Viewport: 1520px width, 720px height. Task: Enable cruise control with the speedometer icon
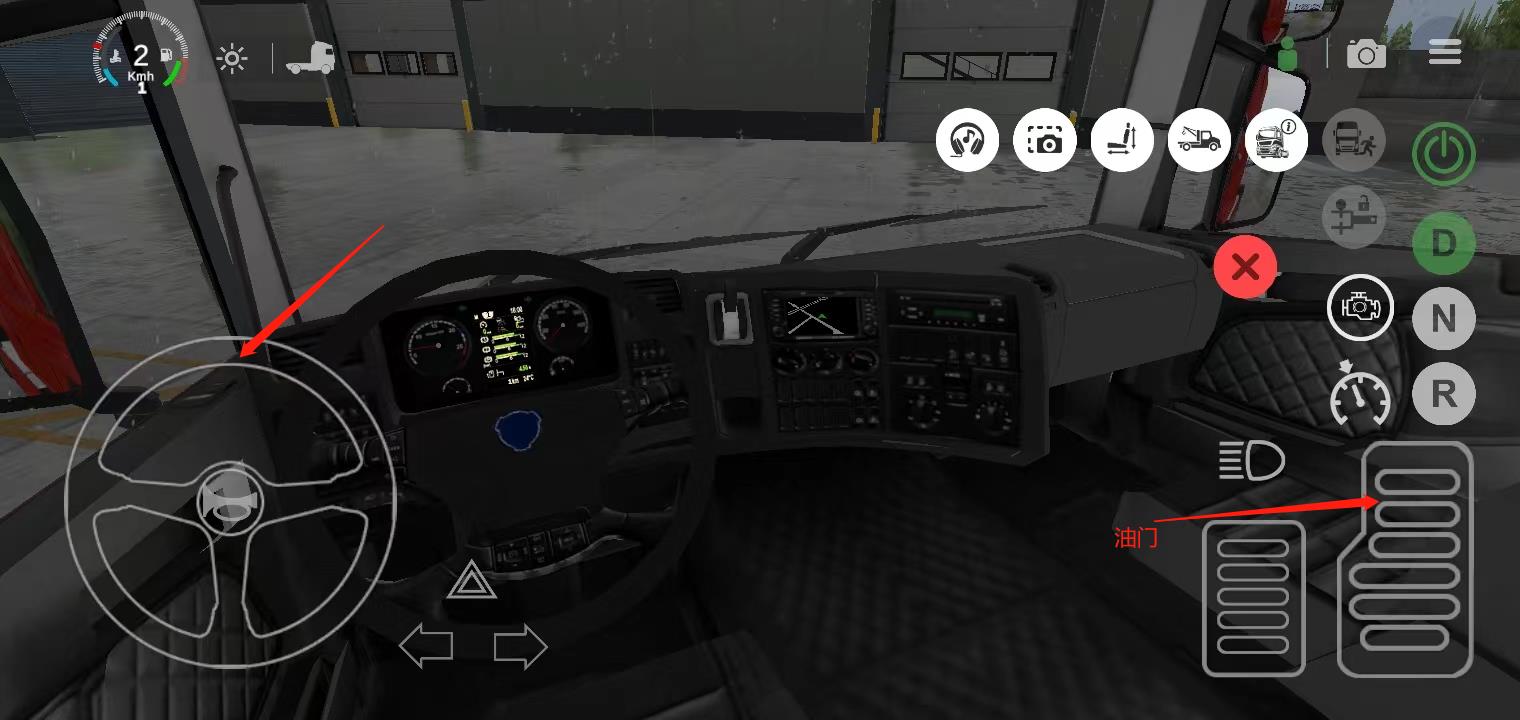1360,400
